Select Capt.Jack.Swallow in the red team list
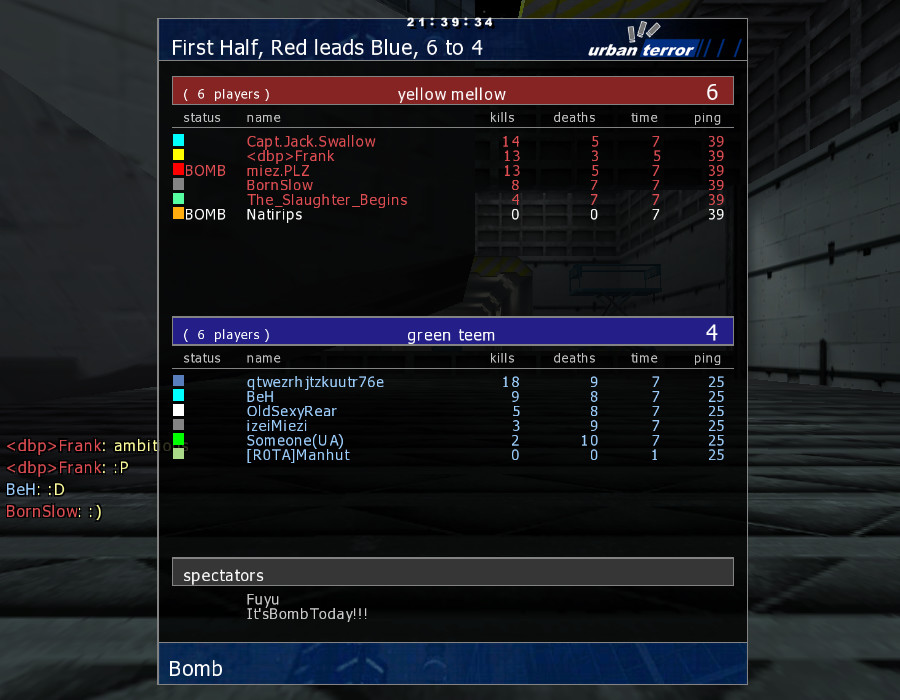 (x=311, y=142)
